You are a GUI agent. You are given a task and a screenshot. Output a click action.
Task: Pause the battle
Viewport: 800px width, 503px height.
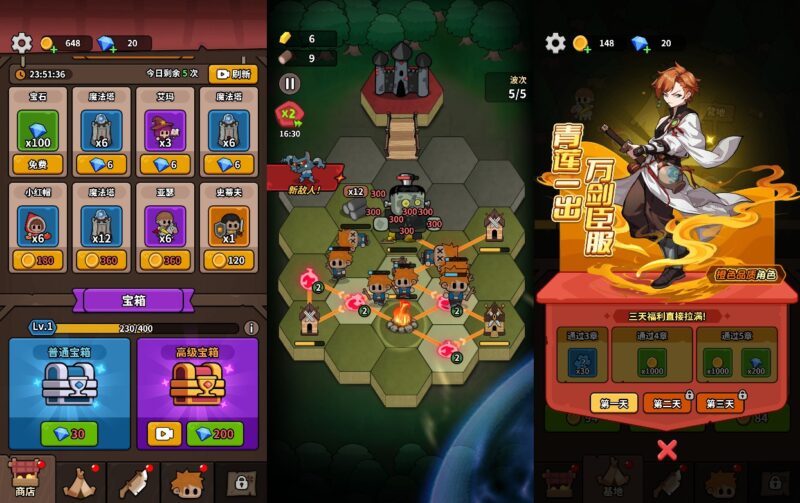point(290,85)
